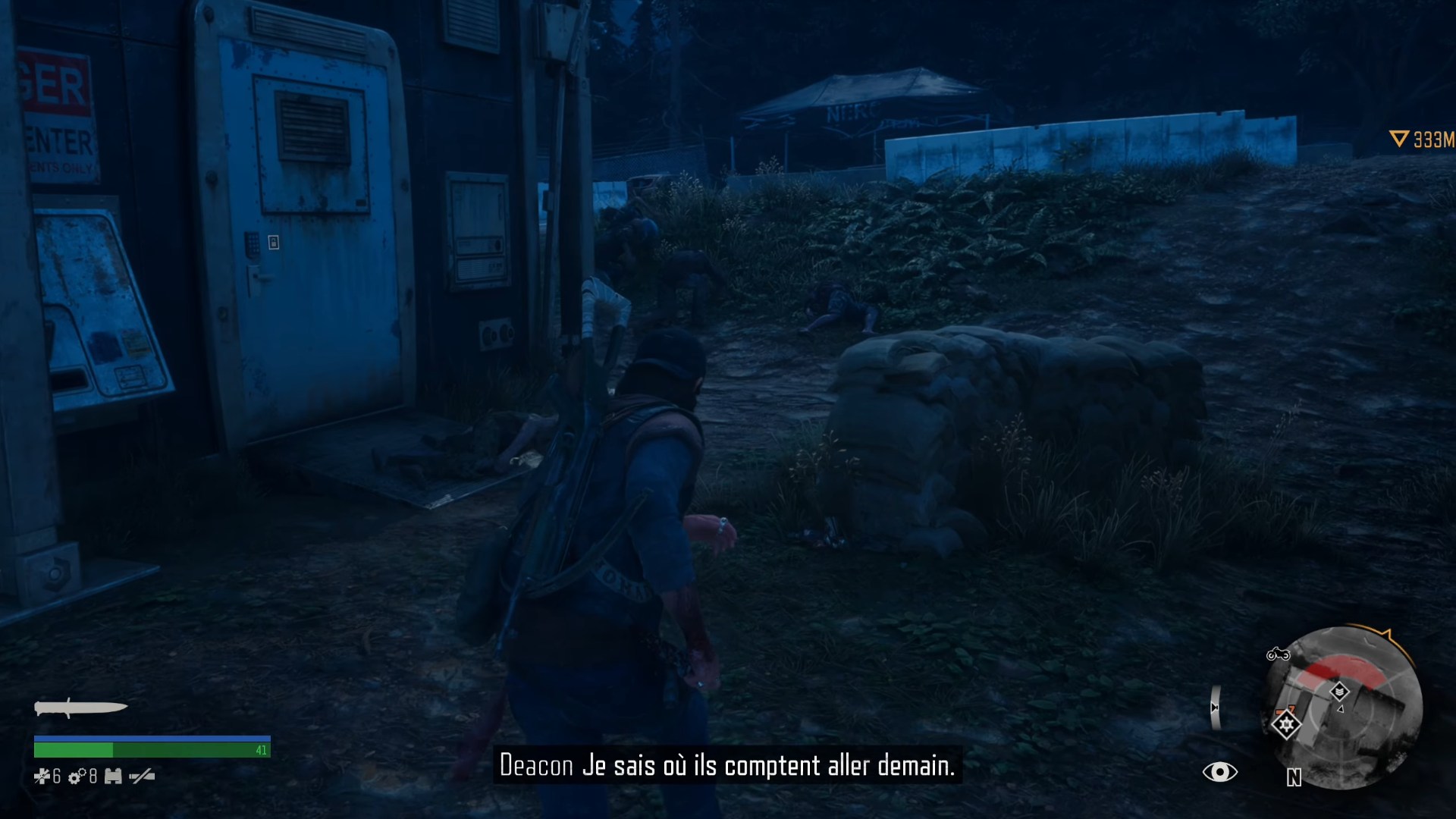The width and height of the screenshot is (1456, 819).
Task: Click the rank chevron diamond marker on minimap
Action: click(x=1341, y=691)
